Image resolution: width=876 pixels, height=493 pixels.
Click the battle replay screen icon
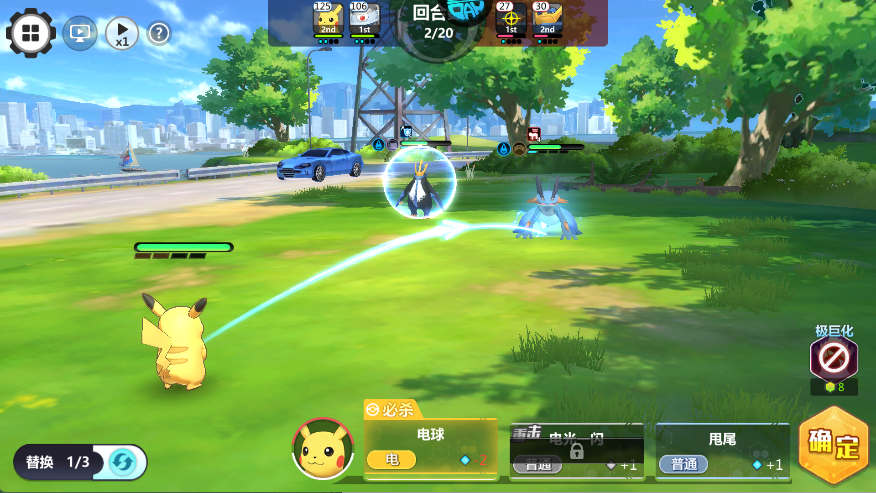coord(80,34)
